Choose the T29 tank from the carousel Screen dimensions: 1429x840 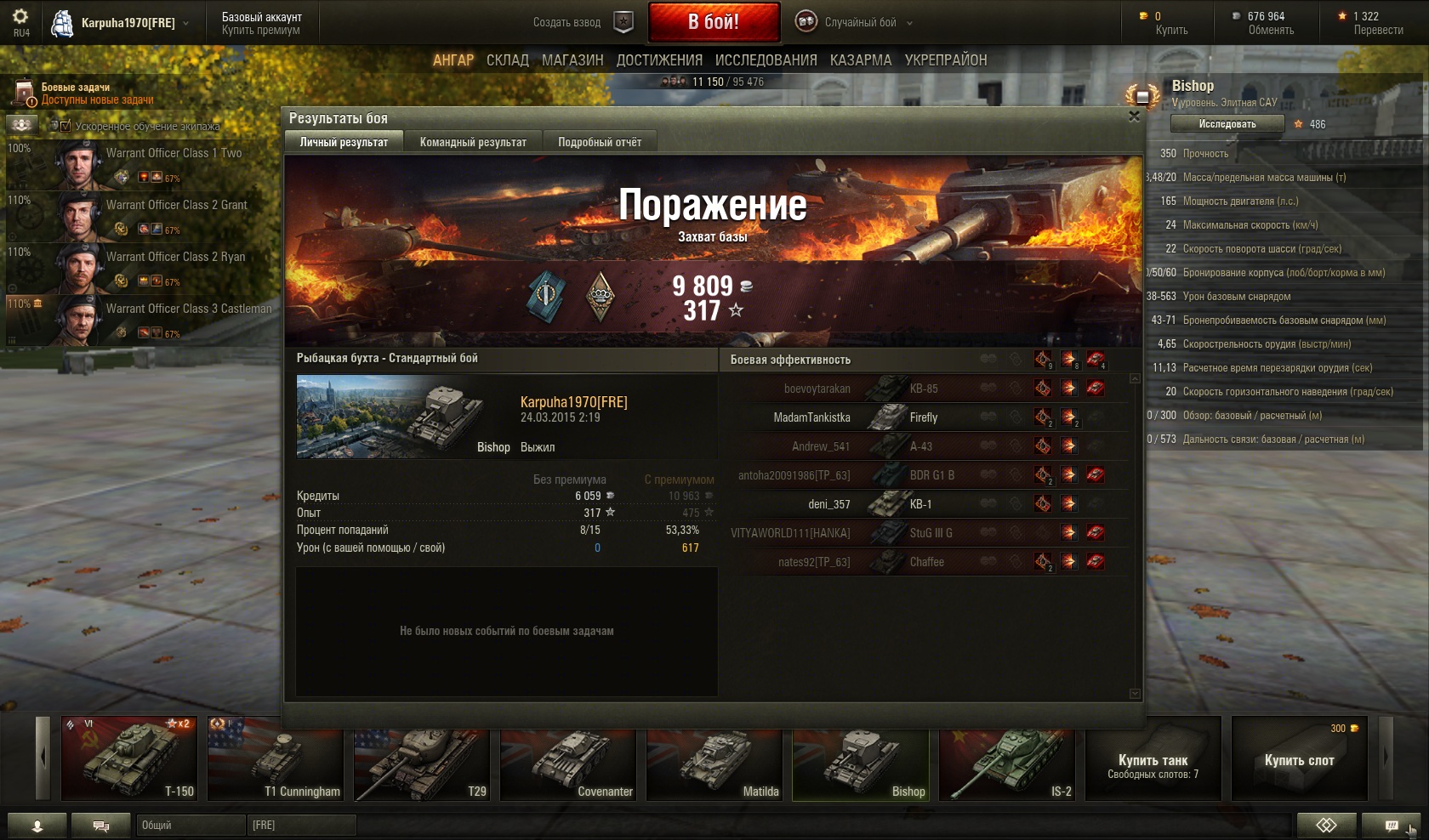(x=421, y=758)
